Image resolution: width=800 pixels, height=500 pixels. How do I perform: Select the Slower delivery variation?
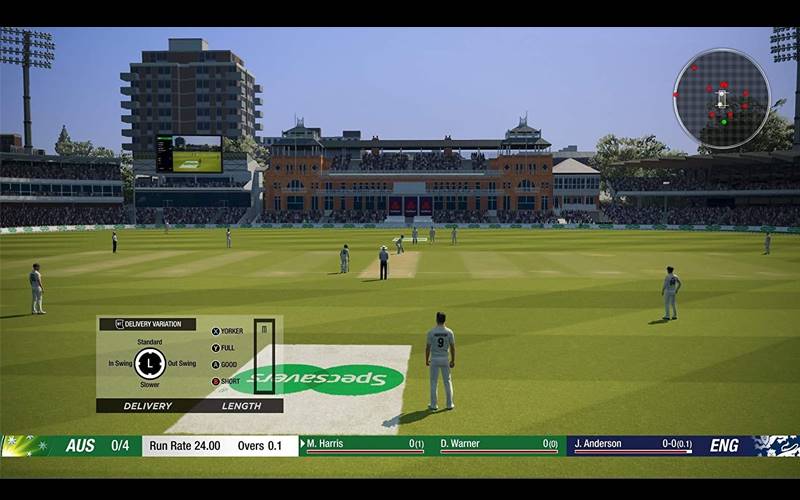[150, 384]
